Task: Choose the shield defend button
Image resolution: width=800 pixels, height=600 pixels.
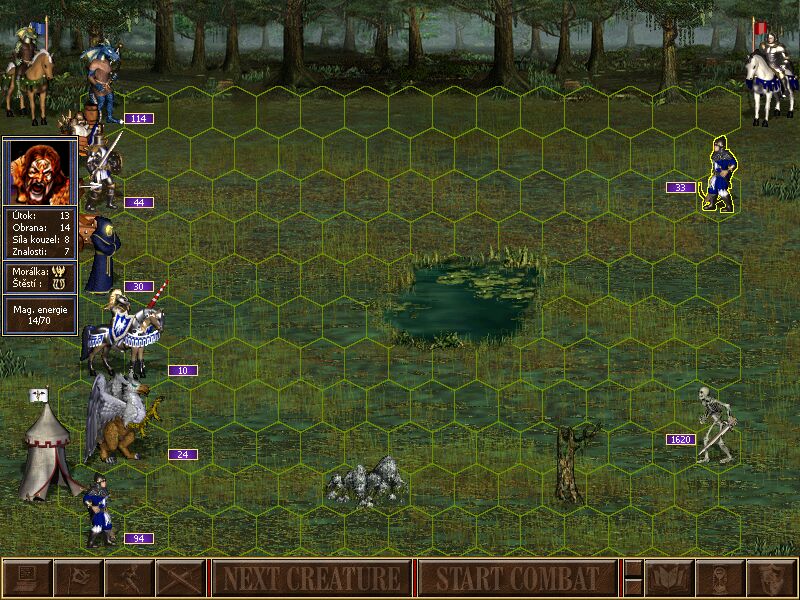Action: 771,578
